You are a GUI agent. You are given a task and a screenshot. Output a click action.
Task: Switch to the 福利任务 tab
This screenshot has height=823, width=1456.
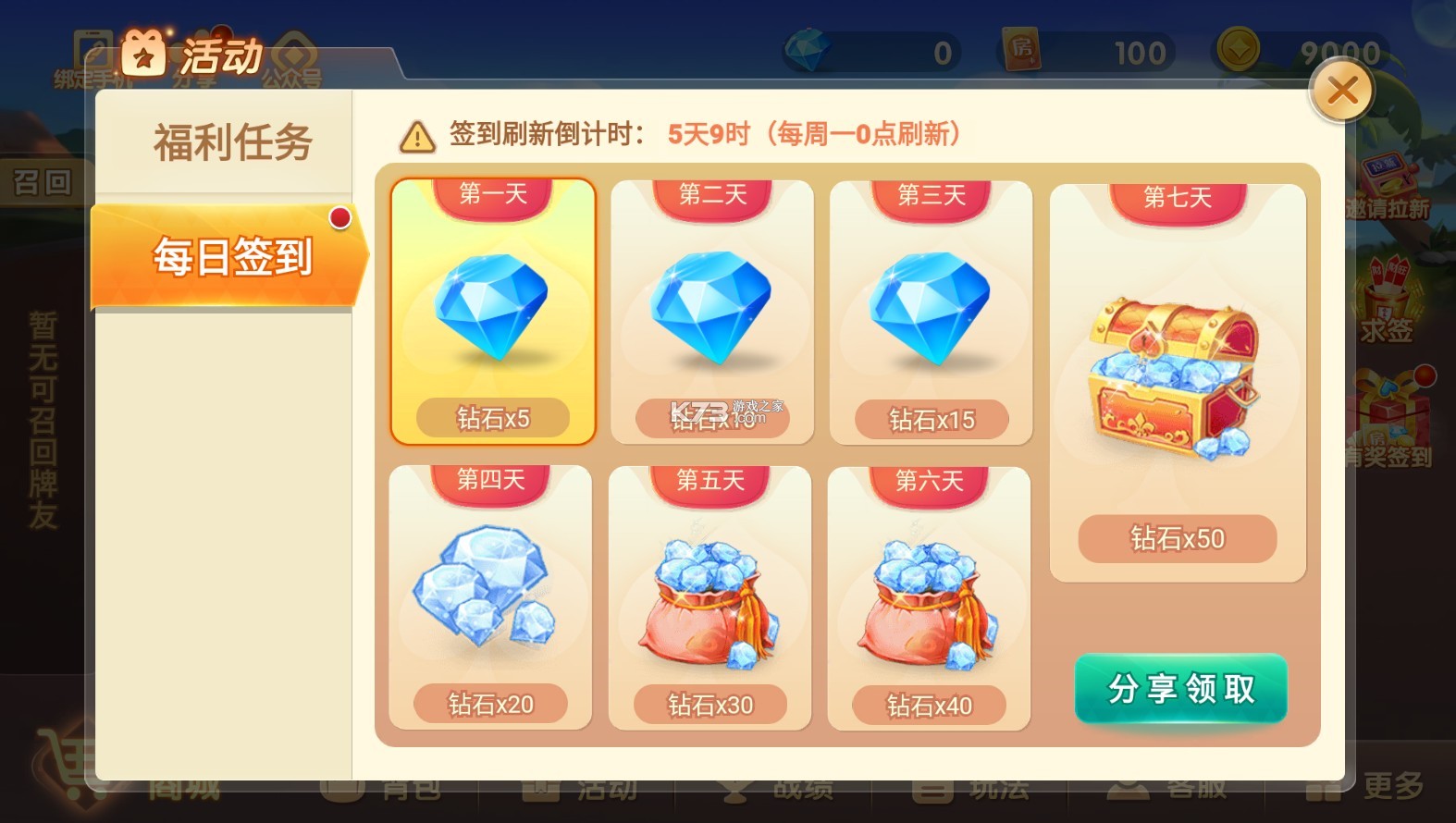pos(232,143)
